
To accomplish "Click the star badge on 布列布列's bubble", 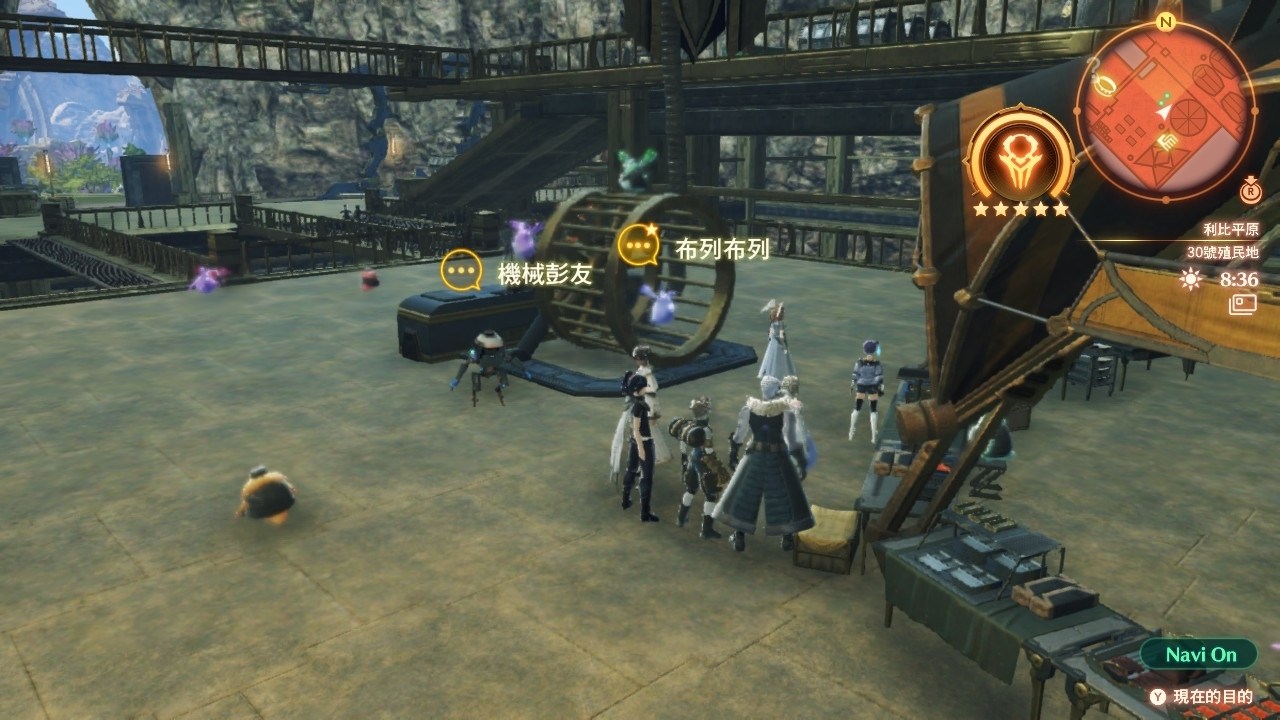I will [651, 227].
